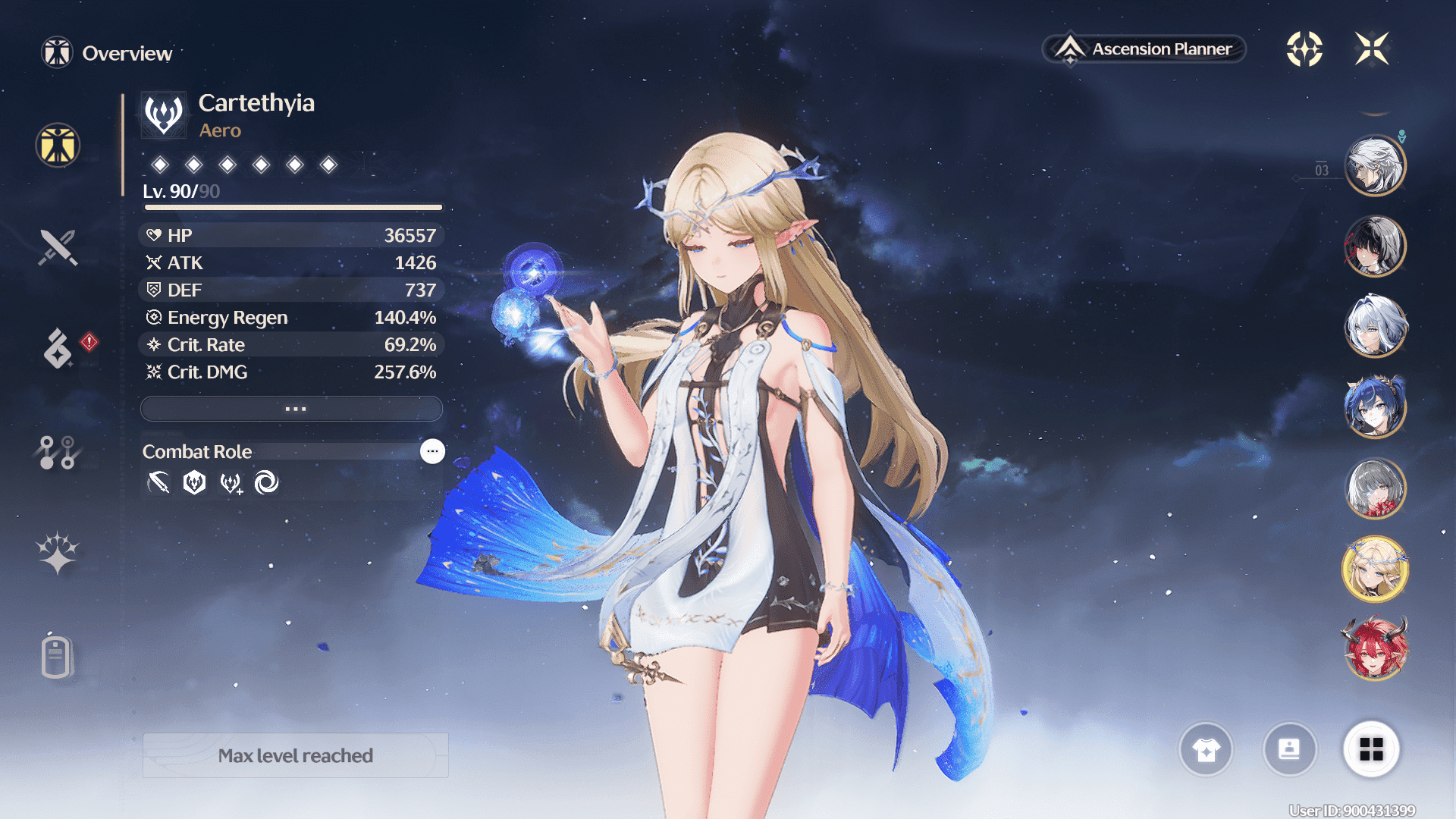
Task: Open the Ascension Planner
Action: (x=1145, y=49)
